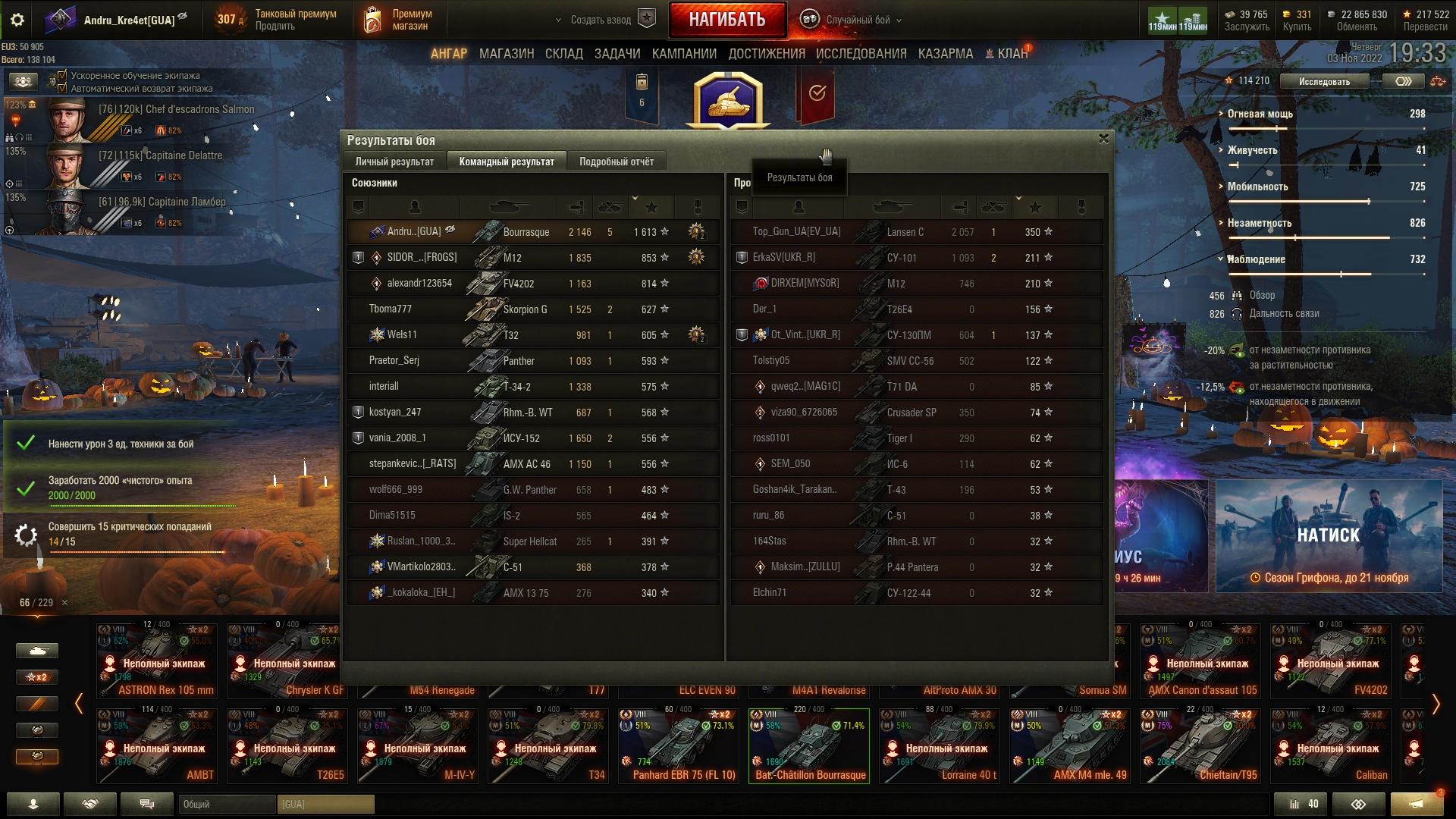
Task: Show the ДОСТИЖЕНИЯ page
Action: click(x=767, y=54)
